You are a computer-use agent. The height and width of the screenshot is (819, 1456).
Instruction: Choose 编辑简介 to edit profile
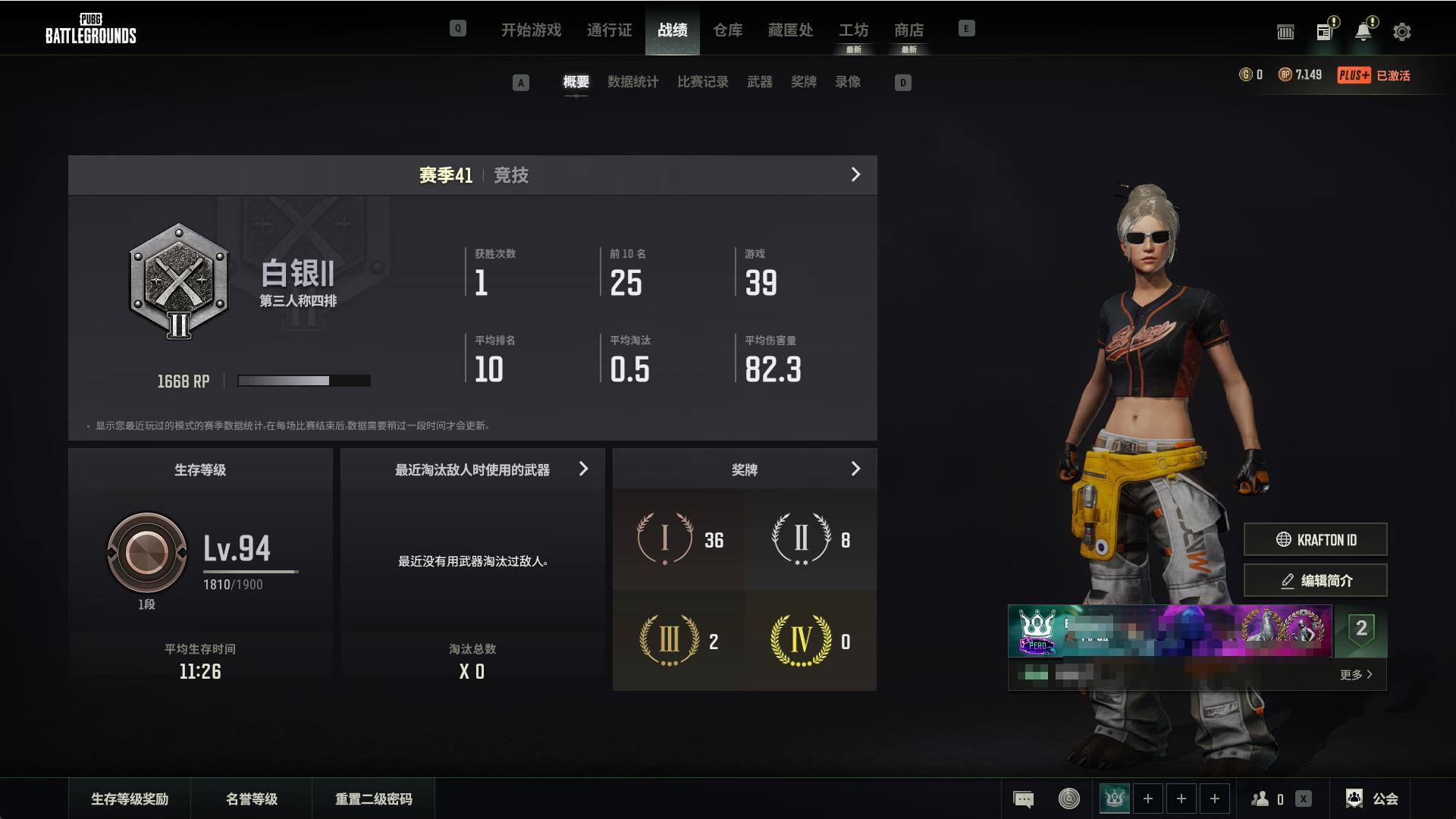(1315, 581)
